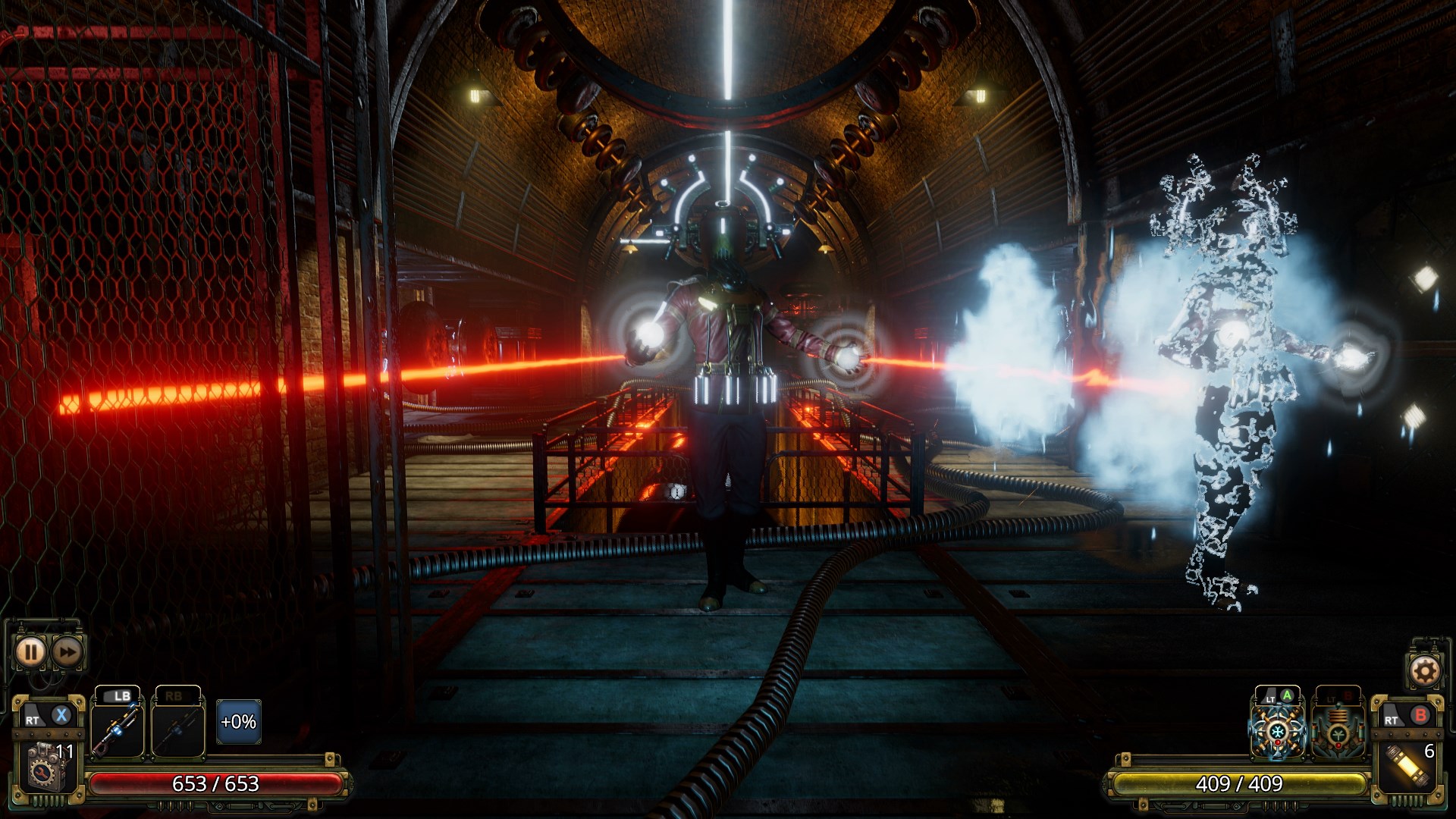The height and width of the screenshot is (819, 1456).
Task: Pause the game with the pause button
Action: pos(30,652)
